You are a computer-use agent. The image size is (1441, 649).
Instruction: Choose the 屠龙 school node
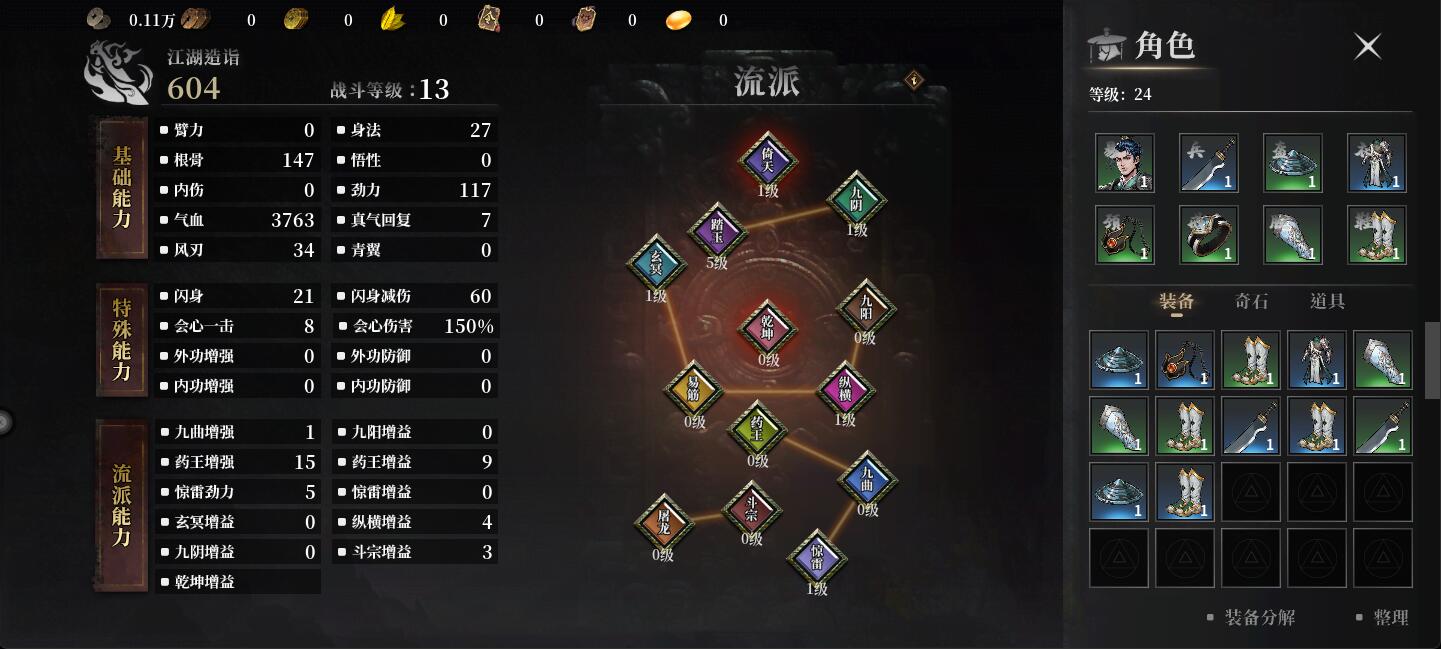coord(663,521)
